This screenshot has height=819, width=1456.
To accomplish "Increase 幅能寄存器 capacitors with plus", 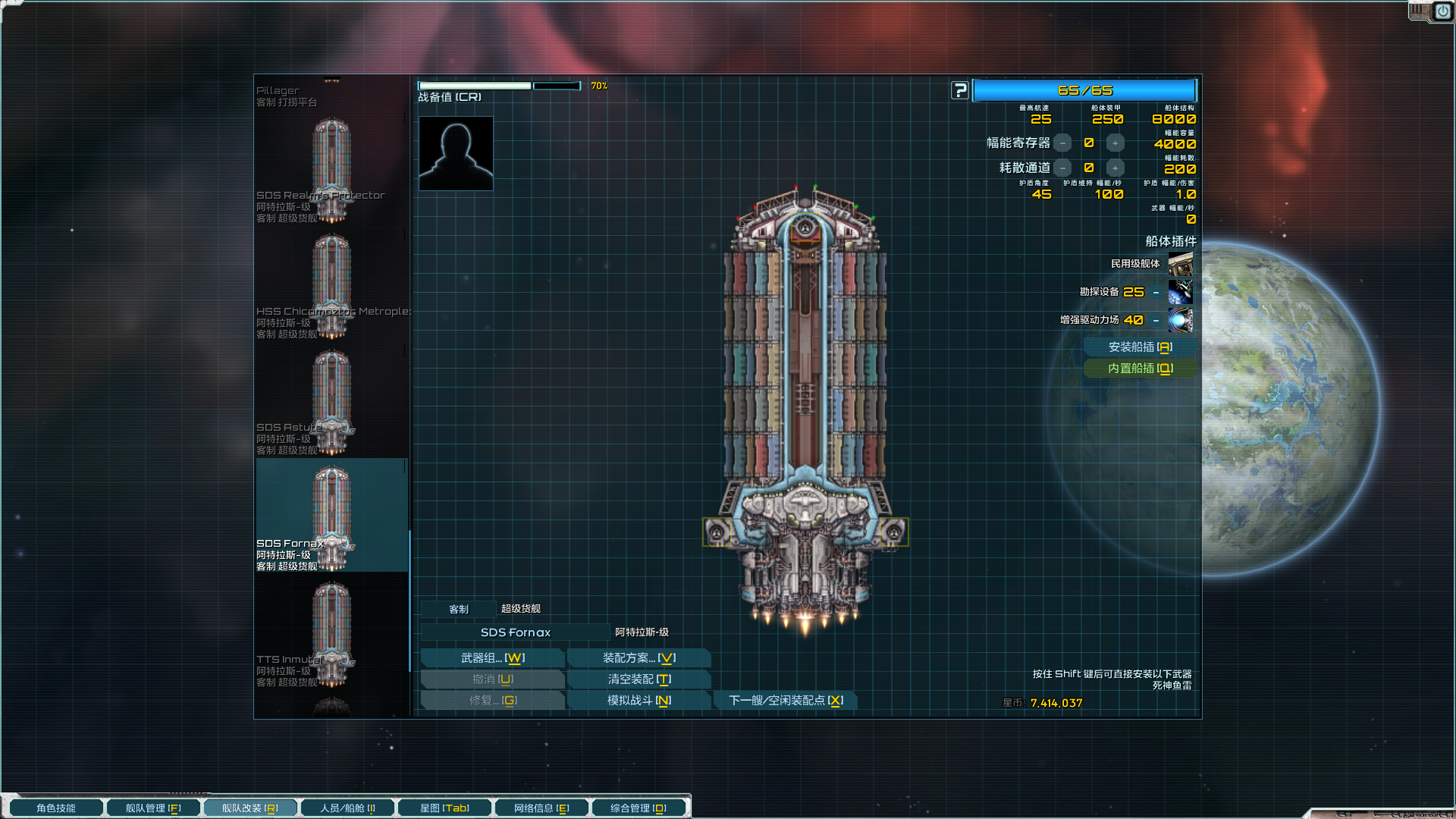I will click(x=1115, y=143).
